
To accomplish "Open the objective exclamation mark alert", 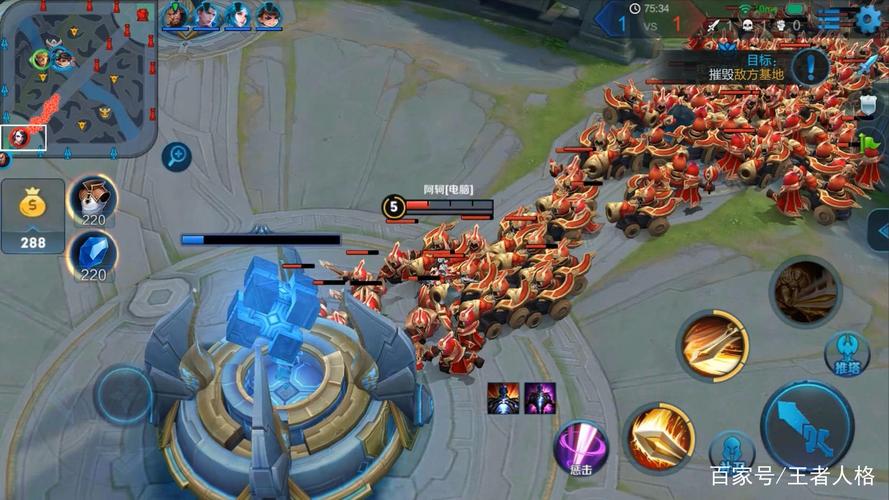I will click(810, 68).
